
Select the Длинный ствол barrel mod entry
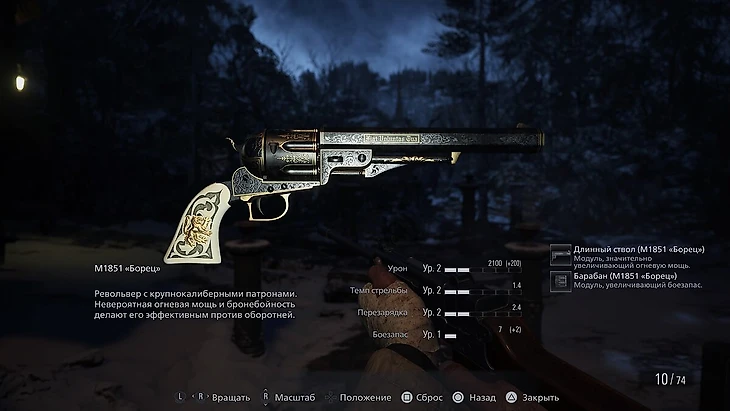(x=630, y=254)
